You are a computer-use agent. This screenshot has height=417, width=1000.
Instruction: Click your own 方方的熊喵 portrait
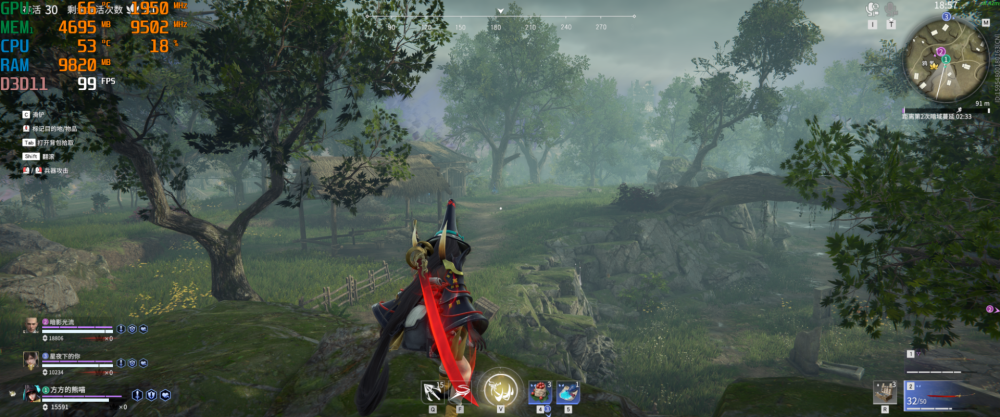point(31,393)
